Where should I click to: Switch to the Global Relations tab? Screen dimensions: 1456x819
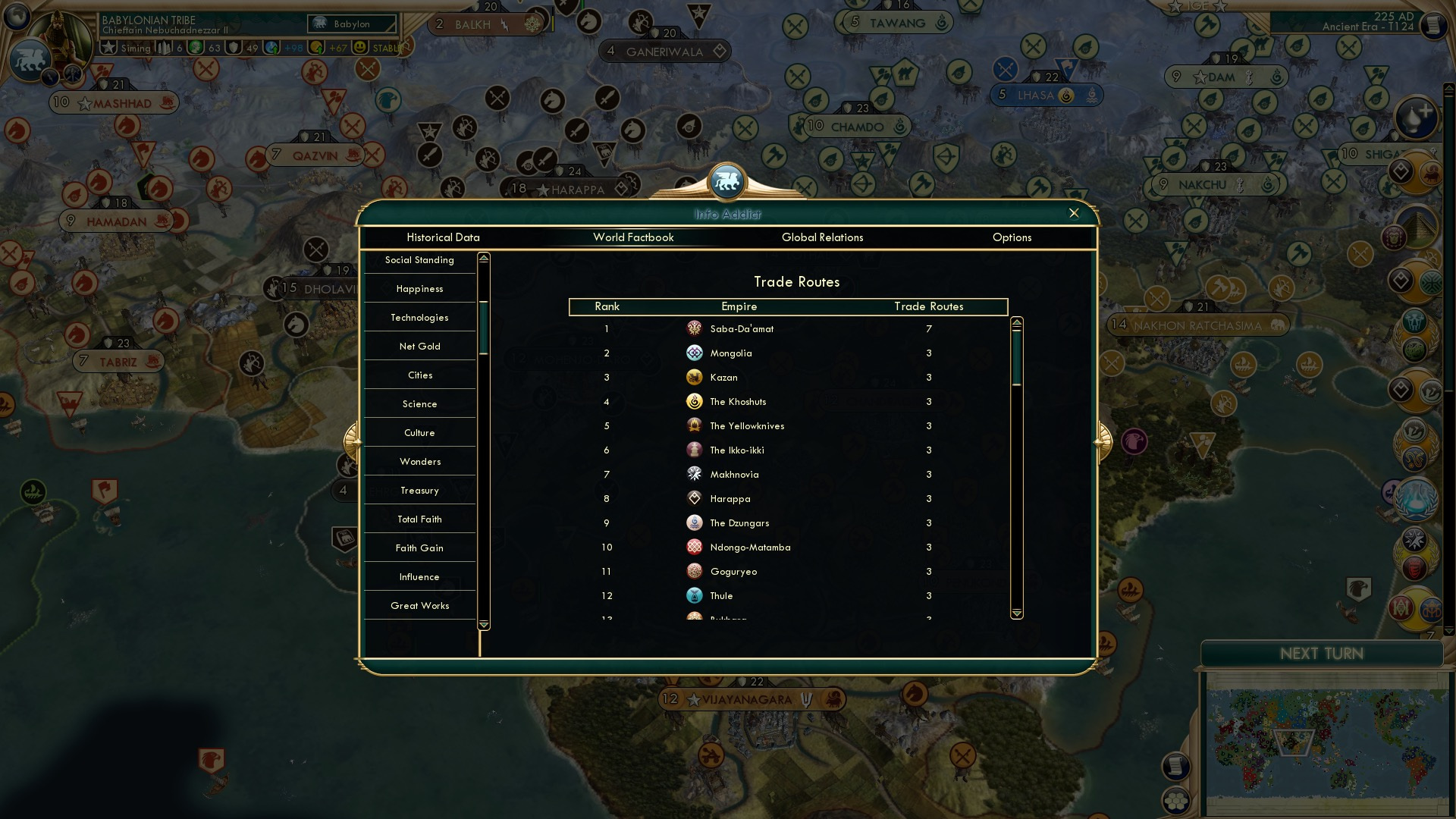click(823, 237)
